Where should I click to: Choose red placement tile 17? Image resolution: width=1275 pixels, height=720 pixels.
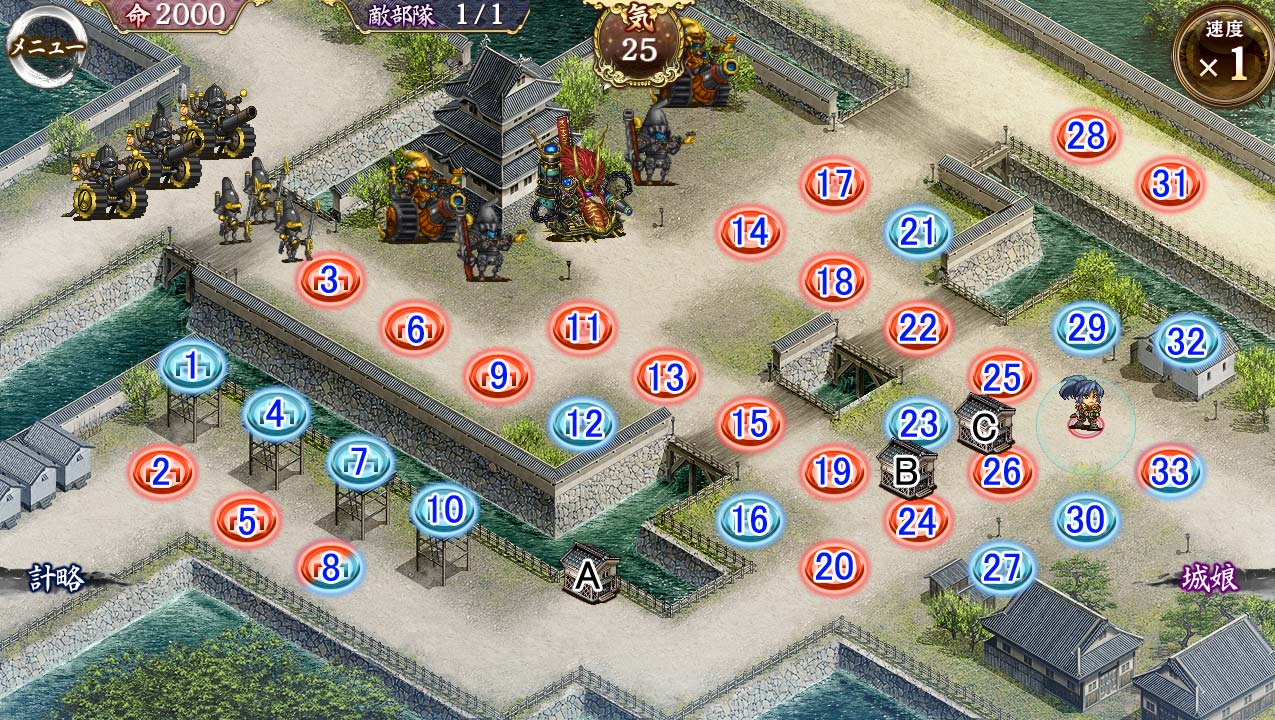click(x=833, y=184)
